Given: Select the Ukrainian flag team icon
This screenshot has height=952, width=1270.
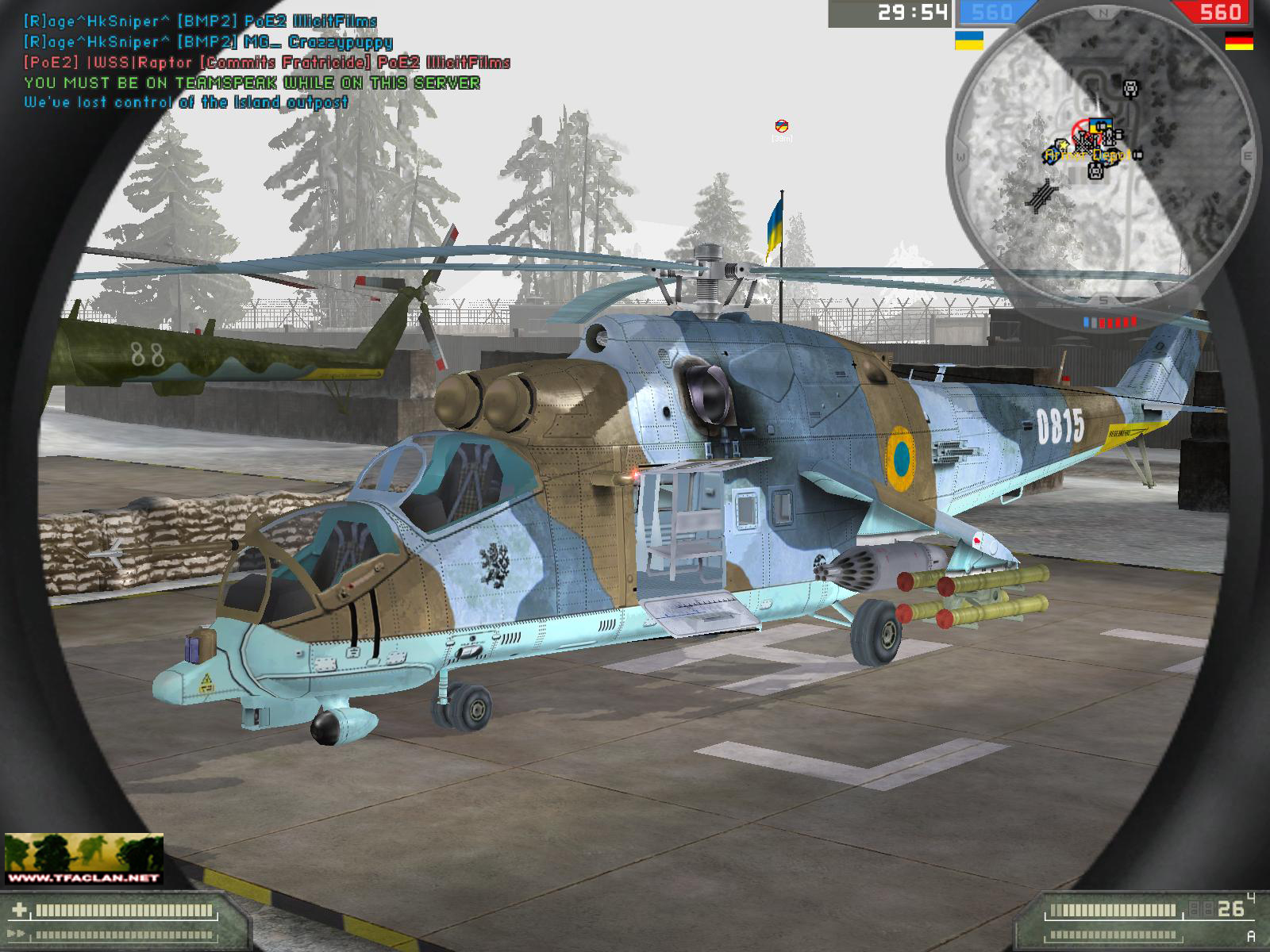Looking at the screenshot, I should click(968, 40).
